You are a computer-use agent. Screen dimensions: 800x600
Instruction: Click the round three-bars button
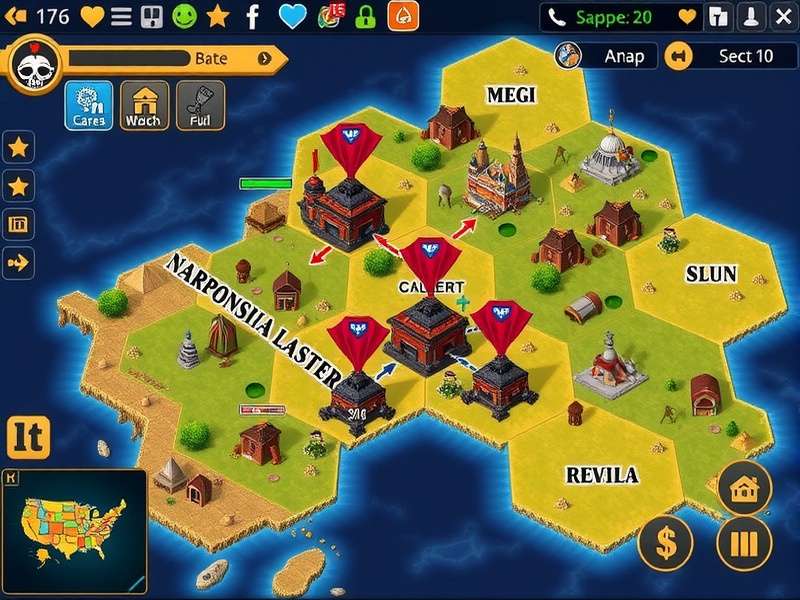tap(744, 544)
